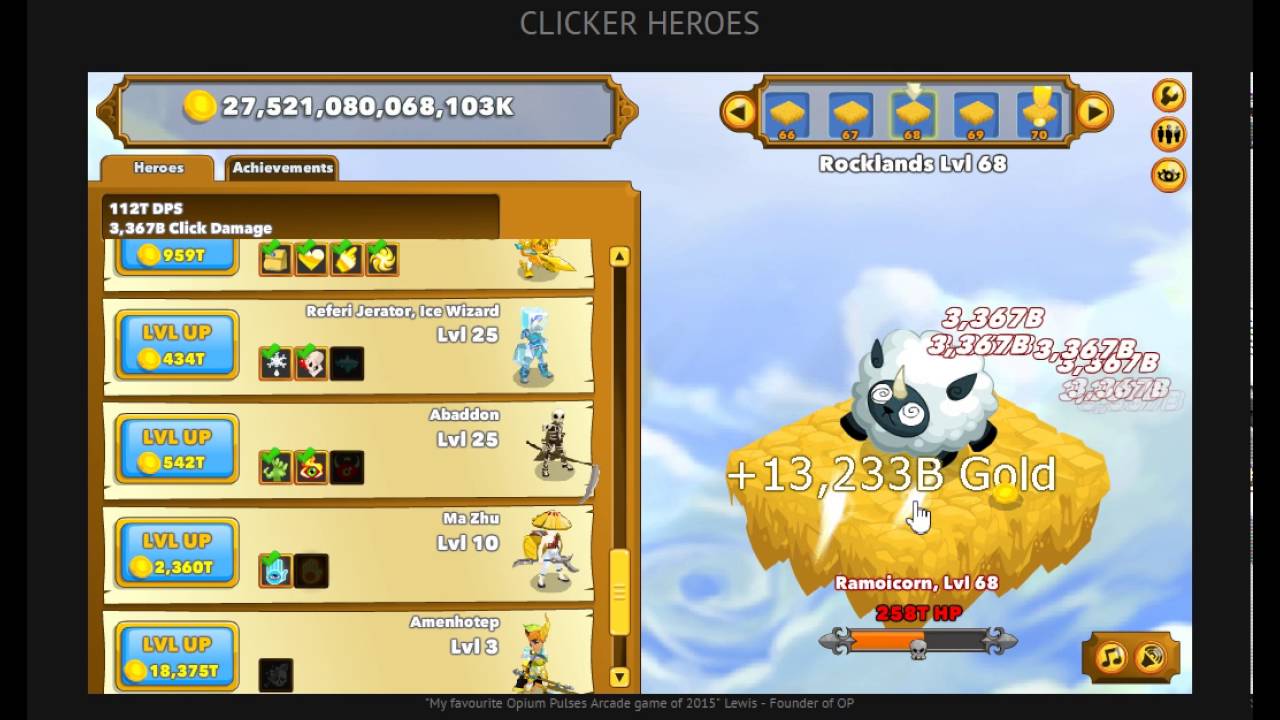
Task: Advance zones with the right arrow
Action: (1094, 112)
